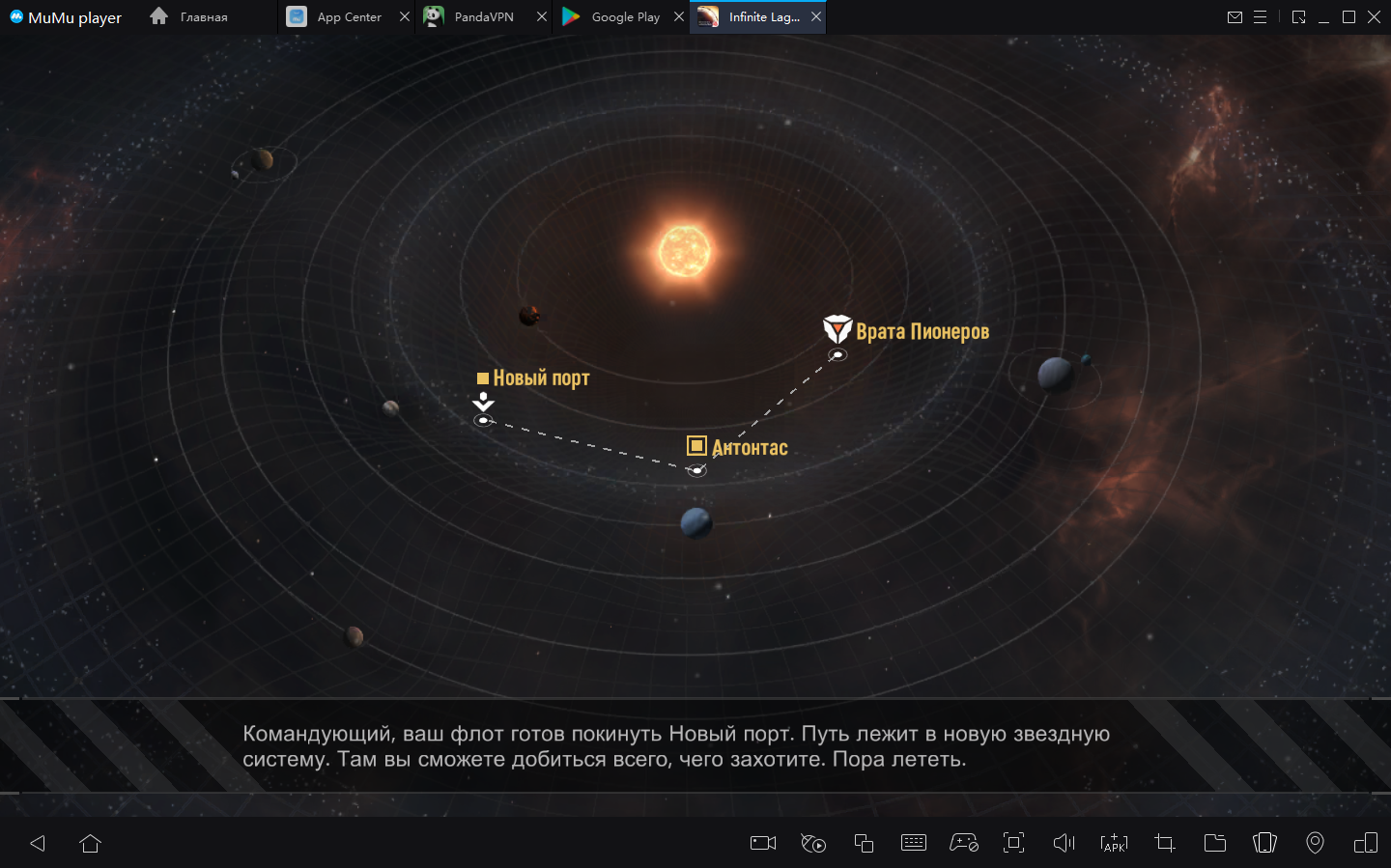Choose the Врата Пионеров destination marker
Image resolution: width=1391 pixels, height=868 pixels.
coord(837,353)
